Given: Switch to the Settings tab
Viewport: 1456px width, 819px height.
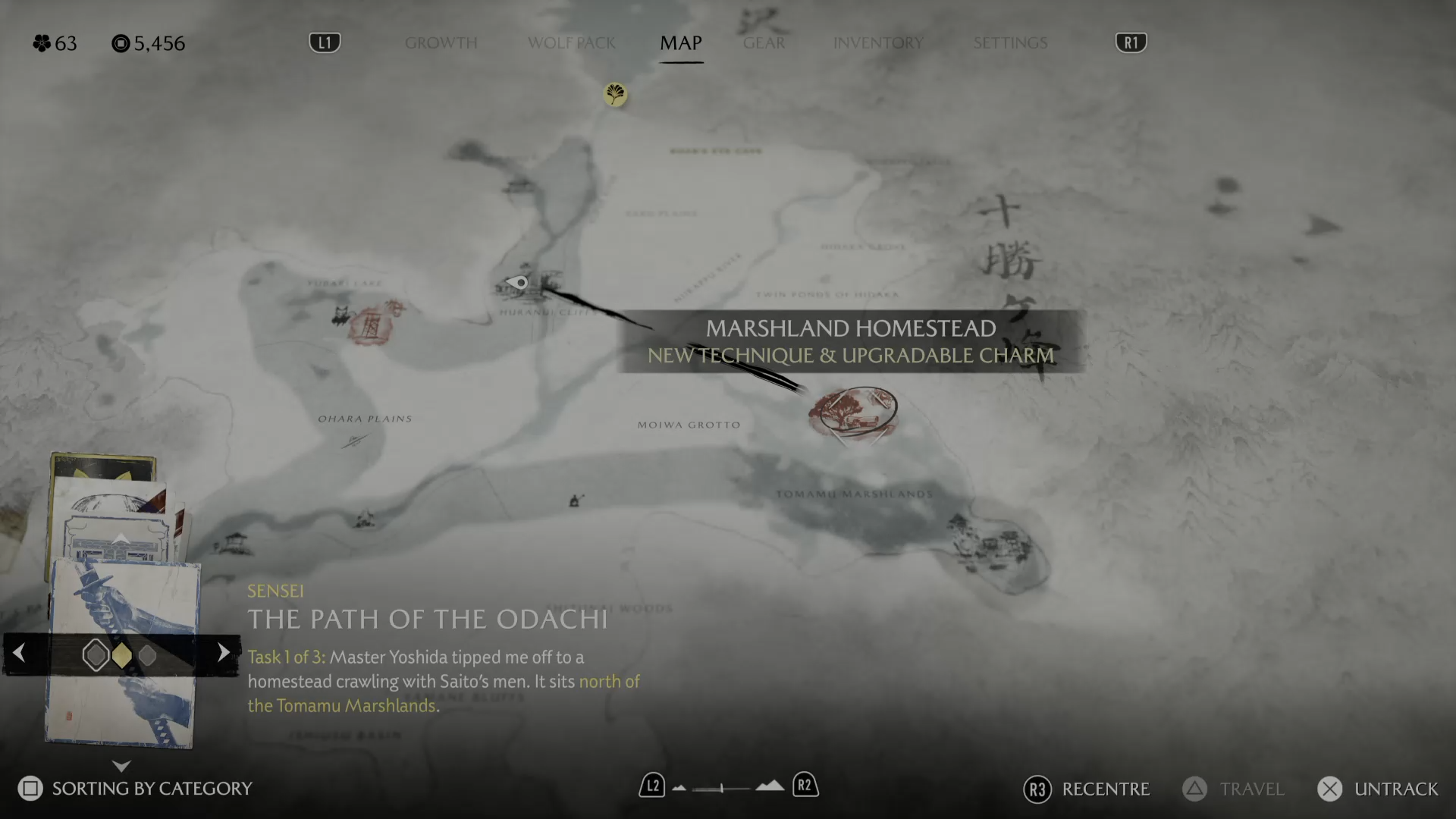Looking at the screenshot, I should 1009,43.
